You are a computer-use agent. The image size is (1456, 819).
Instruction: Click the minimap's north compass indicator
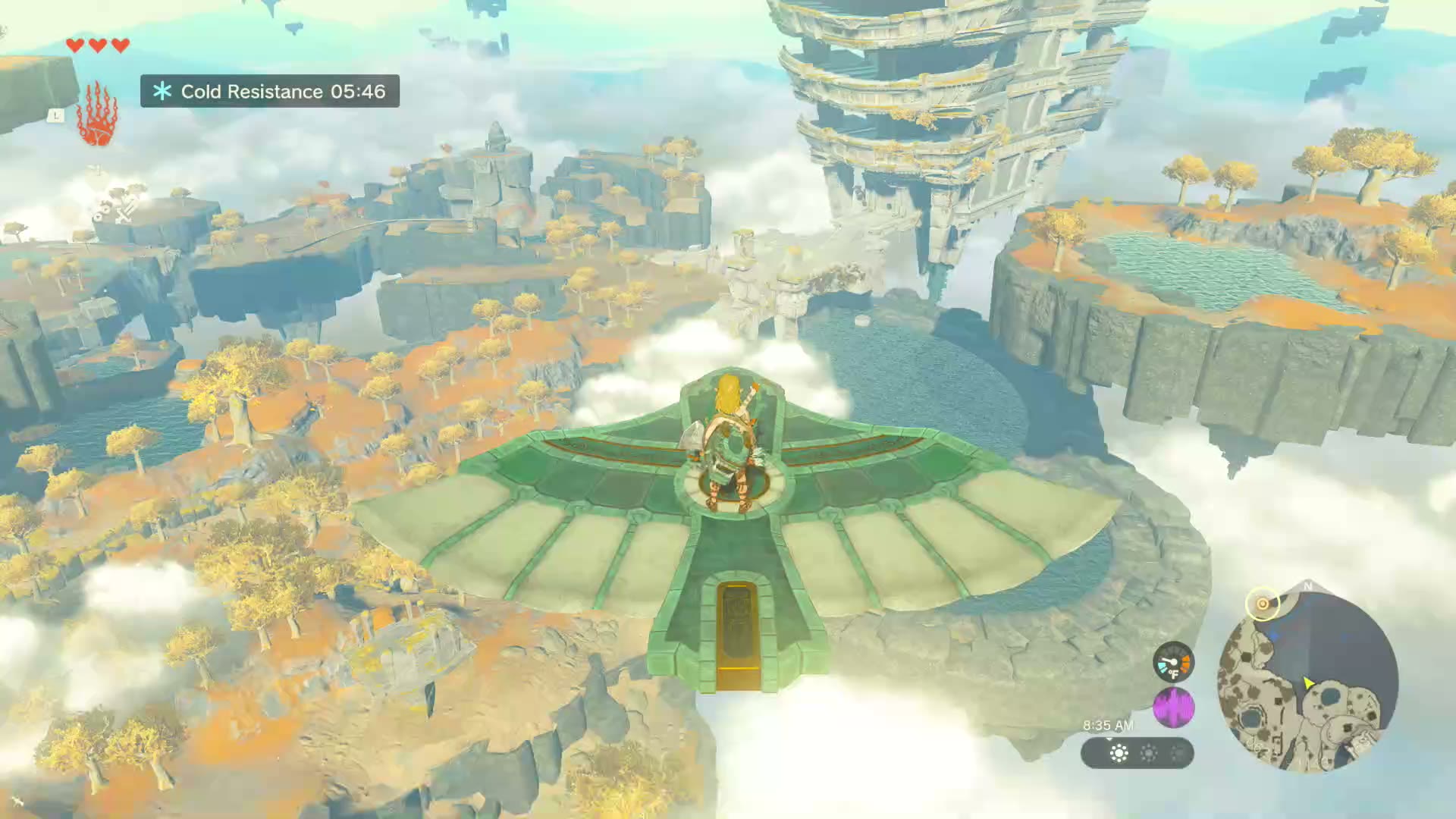(x=1307, y=586)
